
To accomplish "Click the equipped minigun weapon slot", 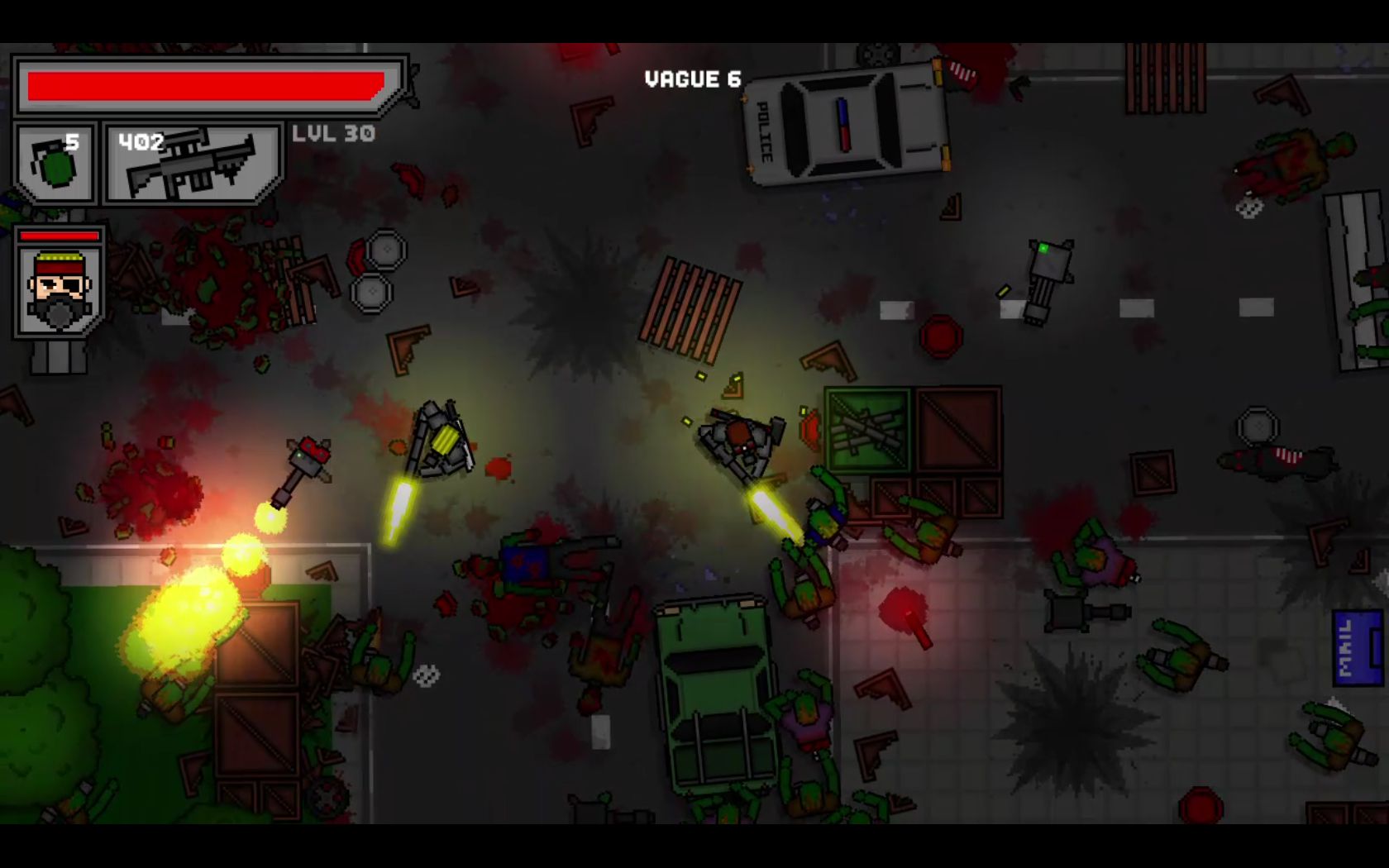I will [193, 164].
